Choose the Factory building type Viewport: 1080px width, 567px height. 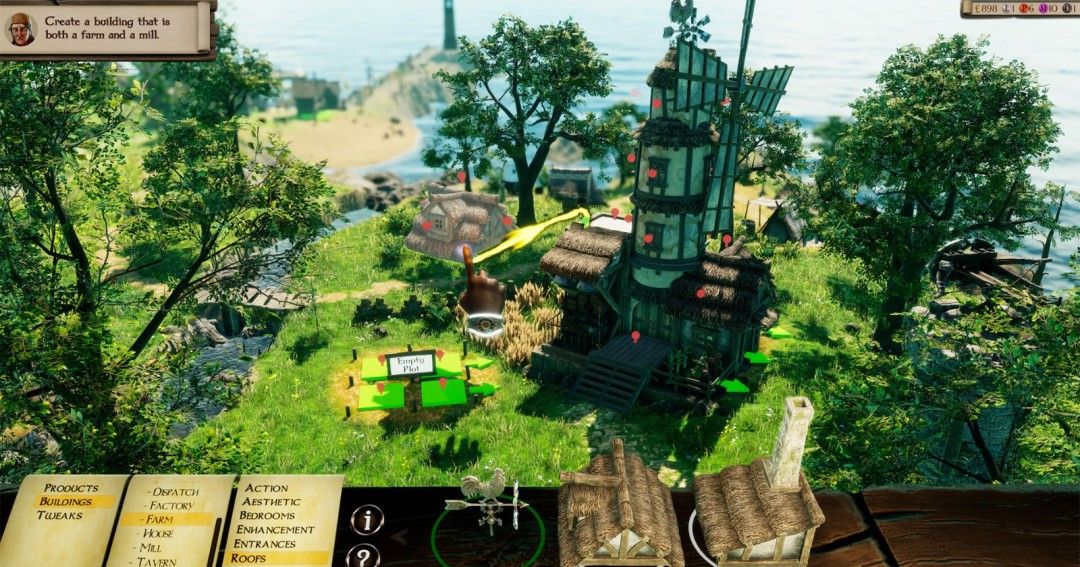coord(172,506)
